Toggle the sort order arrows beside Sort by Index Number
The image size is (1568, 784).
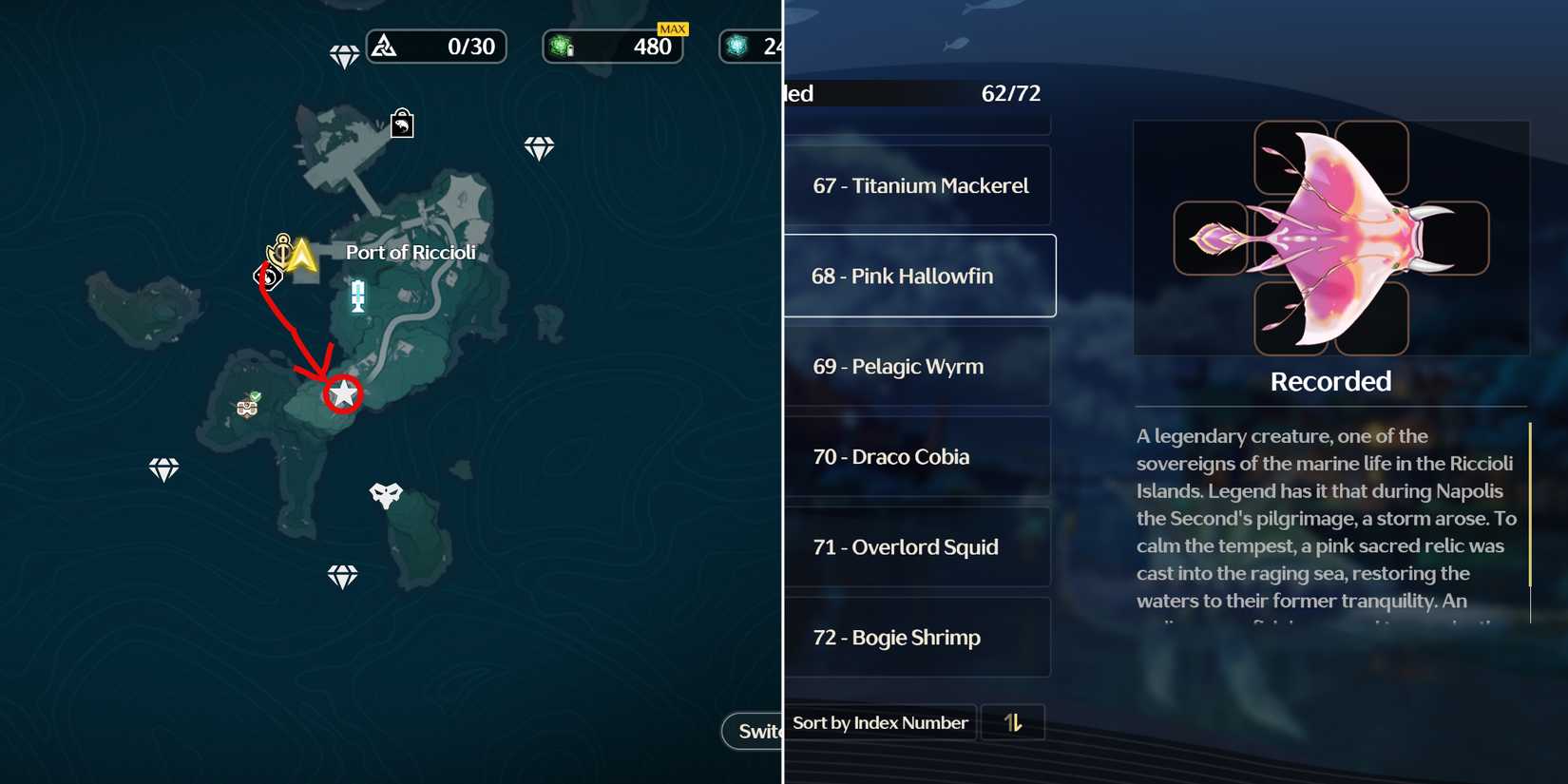1012,722
